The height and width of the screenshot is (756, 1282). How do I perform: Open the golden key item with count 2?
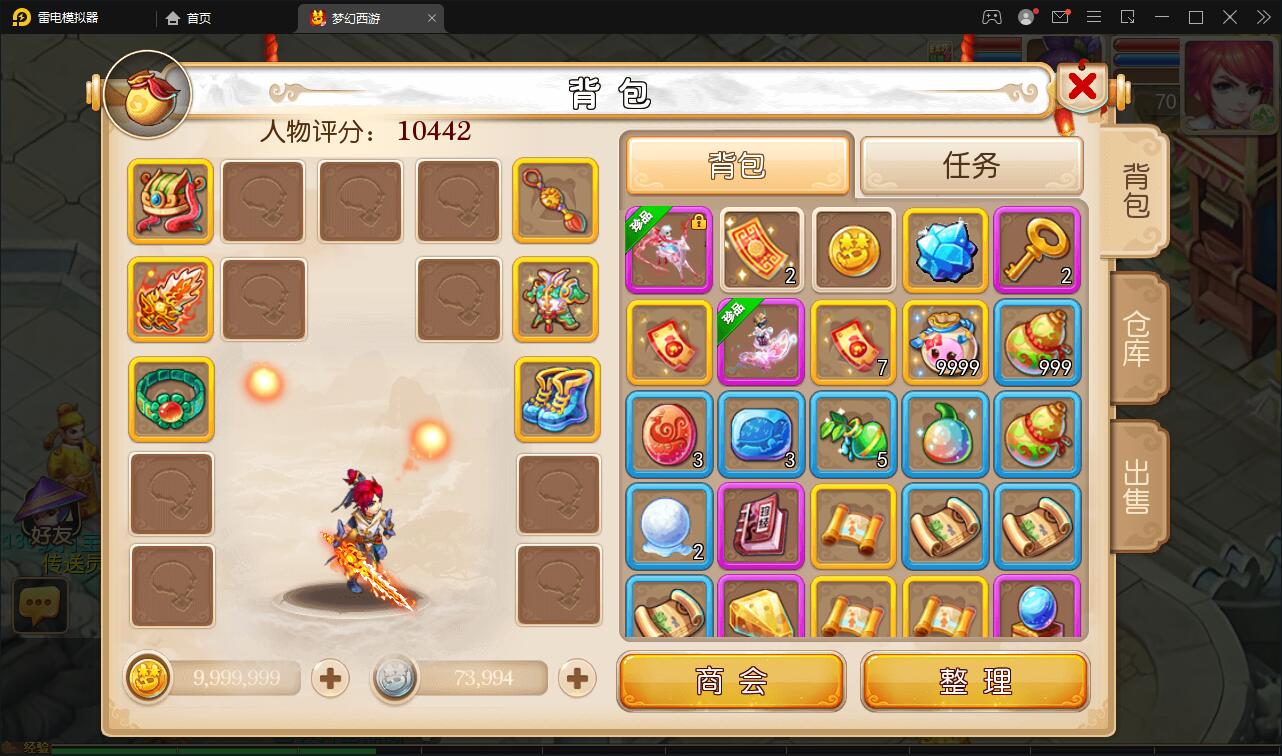click(1037, 249)
